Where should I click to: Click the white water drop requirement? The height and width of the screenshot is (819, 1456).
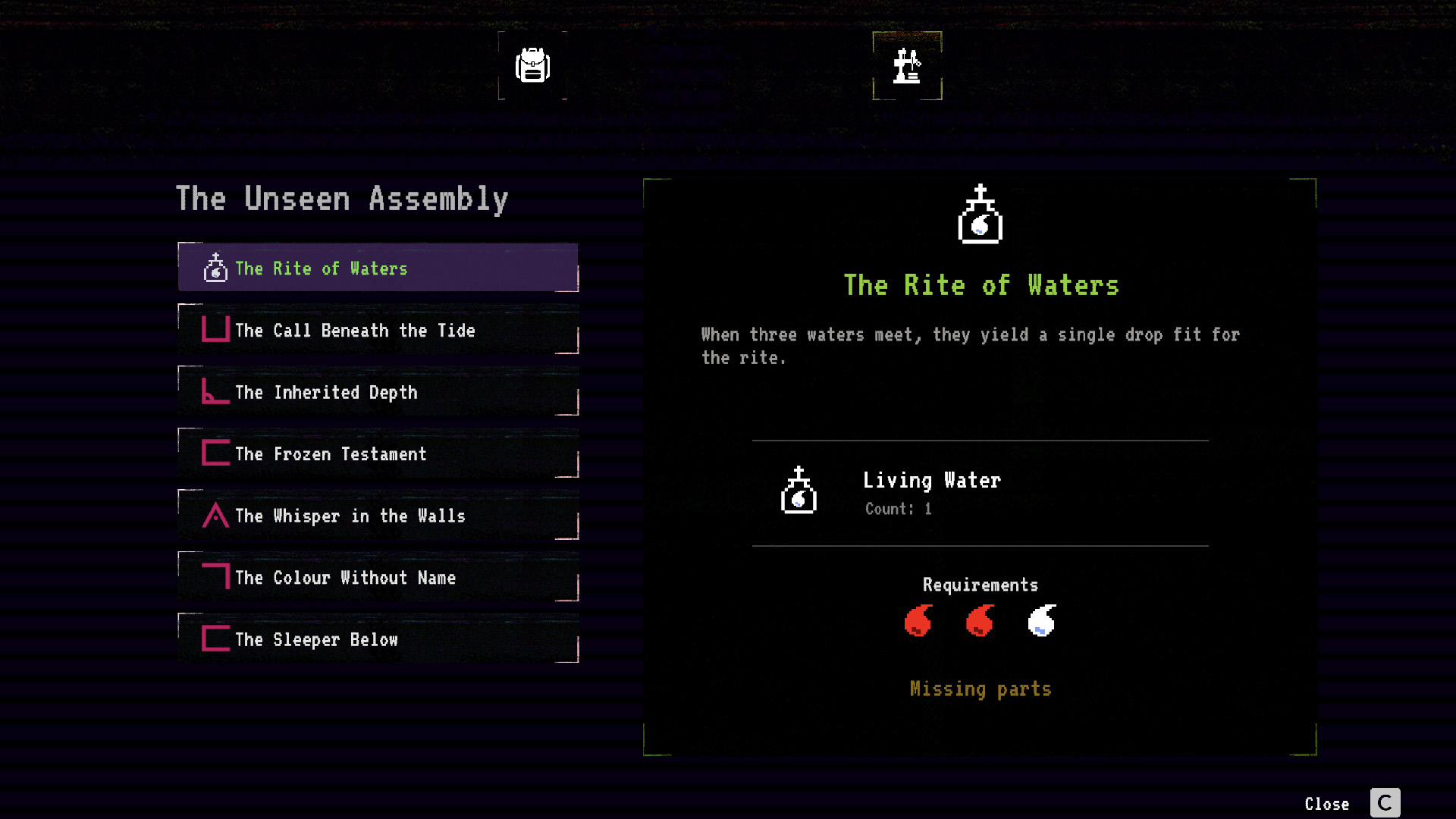[x=1042, y=621]
